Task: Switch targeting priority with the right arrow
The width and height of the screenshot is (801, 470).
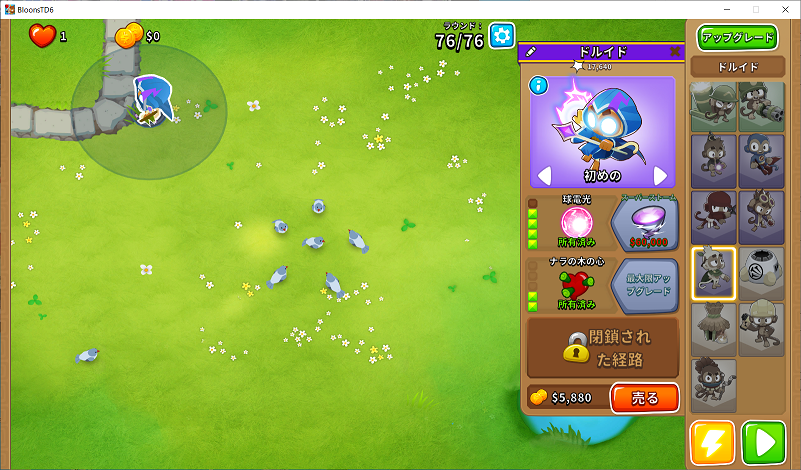Action: (x=660, y=176)
